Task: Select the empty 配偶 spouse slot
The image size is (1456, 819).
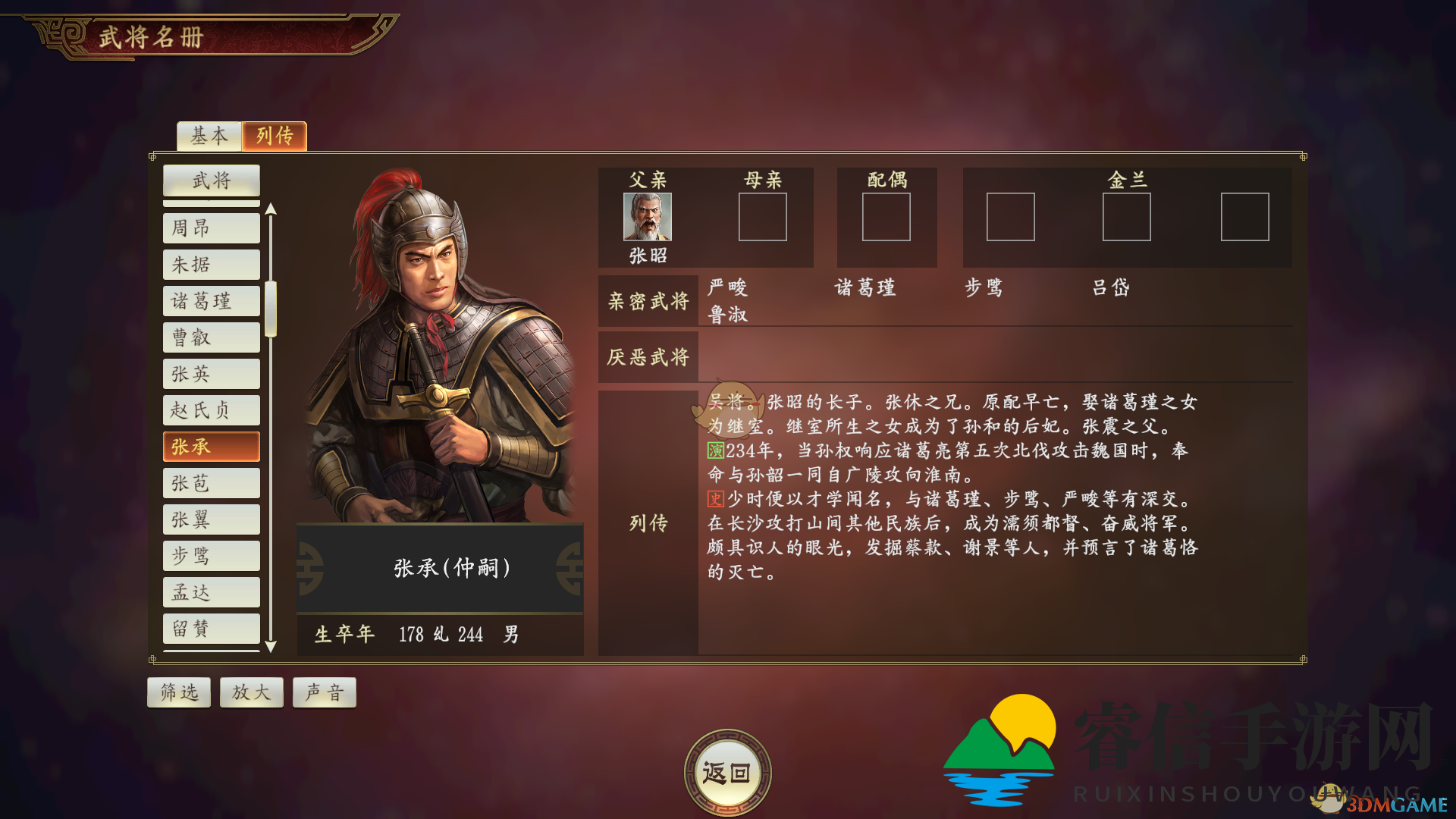Action: coord(886,218)
